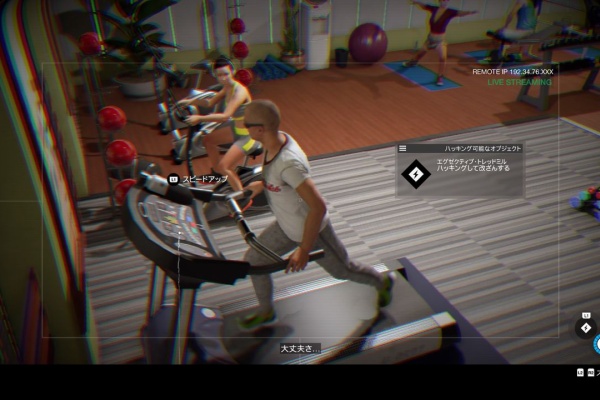Click the lightning diamond icon inside the hackable object panel
This screenshot has height=400, width=600.
click(415, 174)
